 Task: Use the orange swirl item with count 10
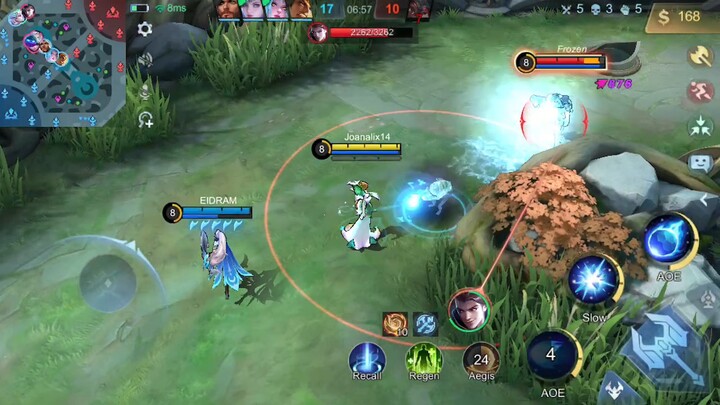coord(395,324)
